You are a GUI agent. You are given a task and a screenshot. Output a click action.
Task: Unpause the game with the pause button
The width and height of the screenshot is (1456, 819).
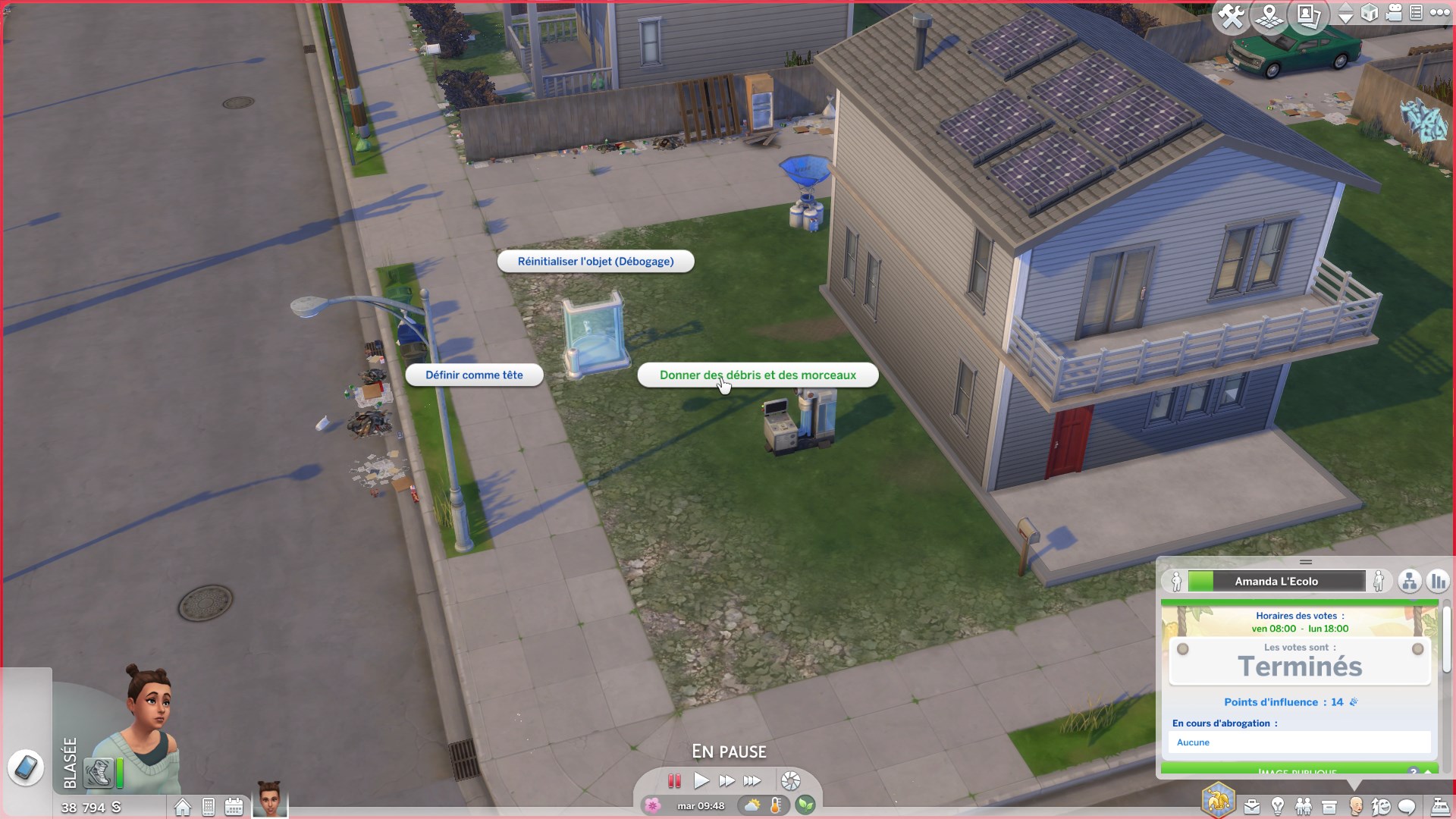tap(675, 781)
